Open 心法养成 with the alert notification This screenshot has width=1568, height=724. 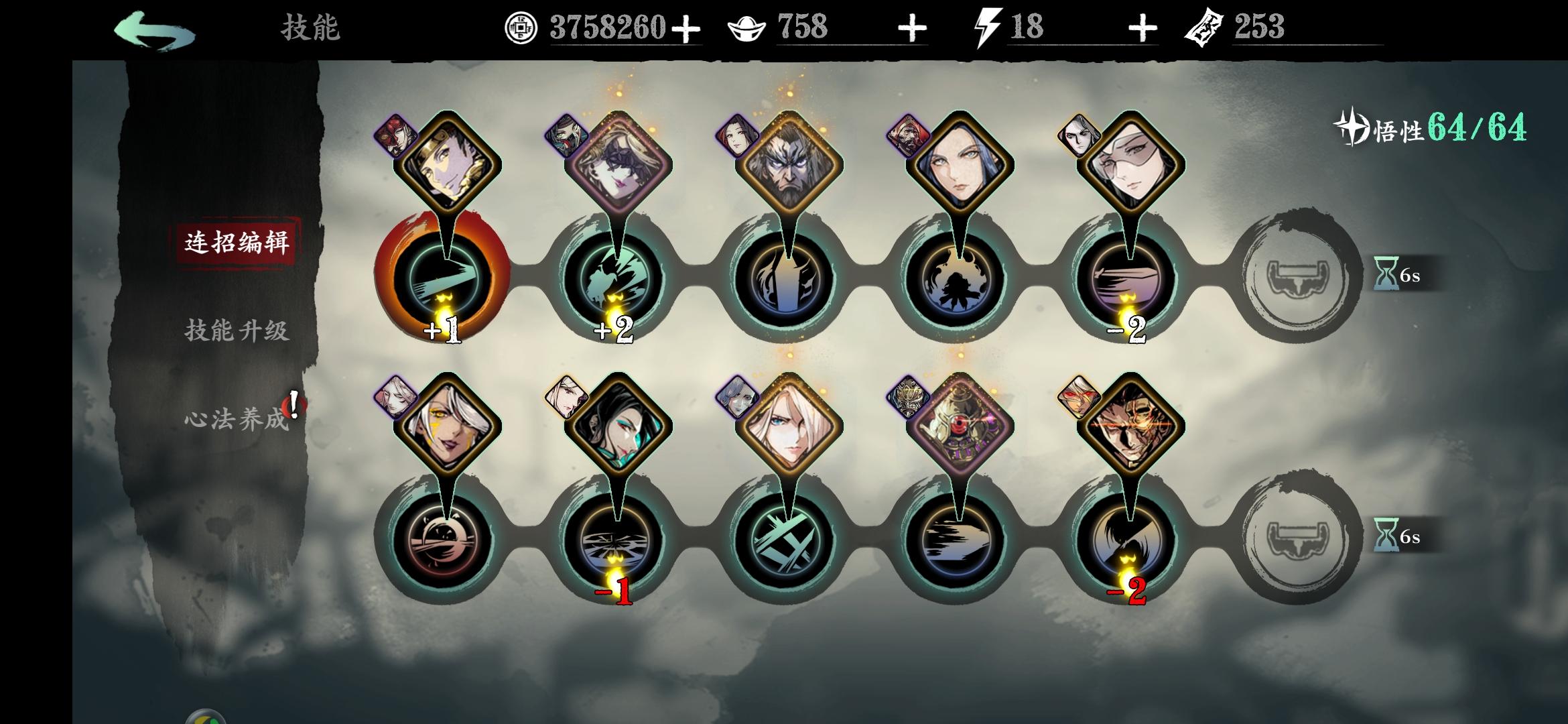click(x=236, y=418)
